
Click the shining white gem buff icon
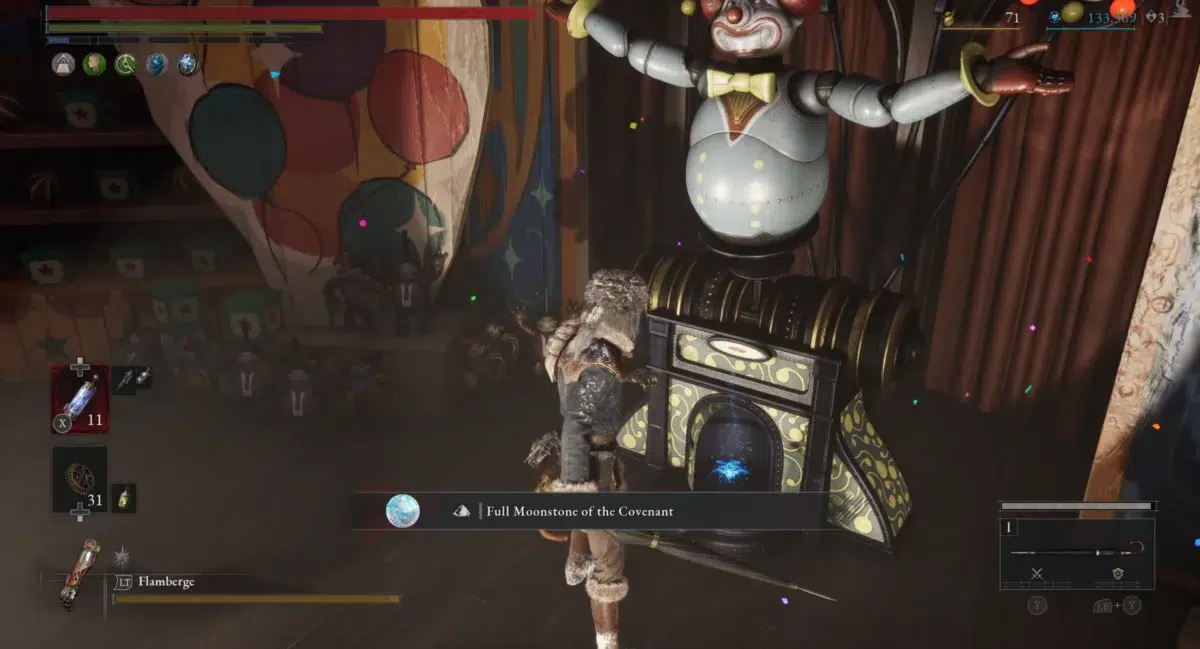point(188,65)
